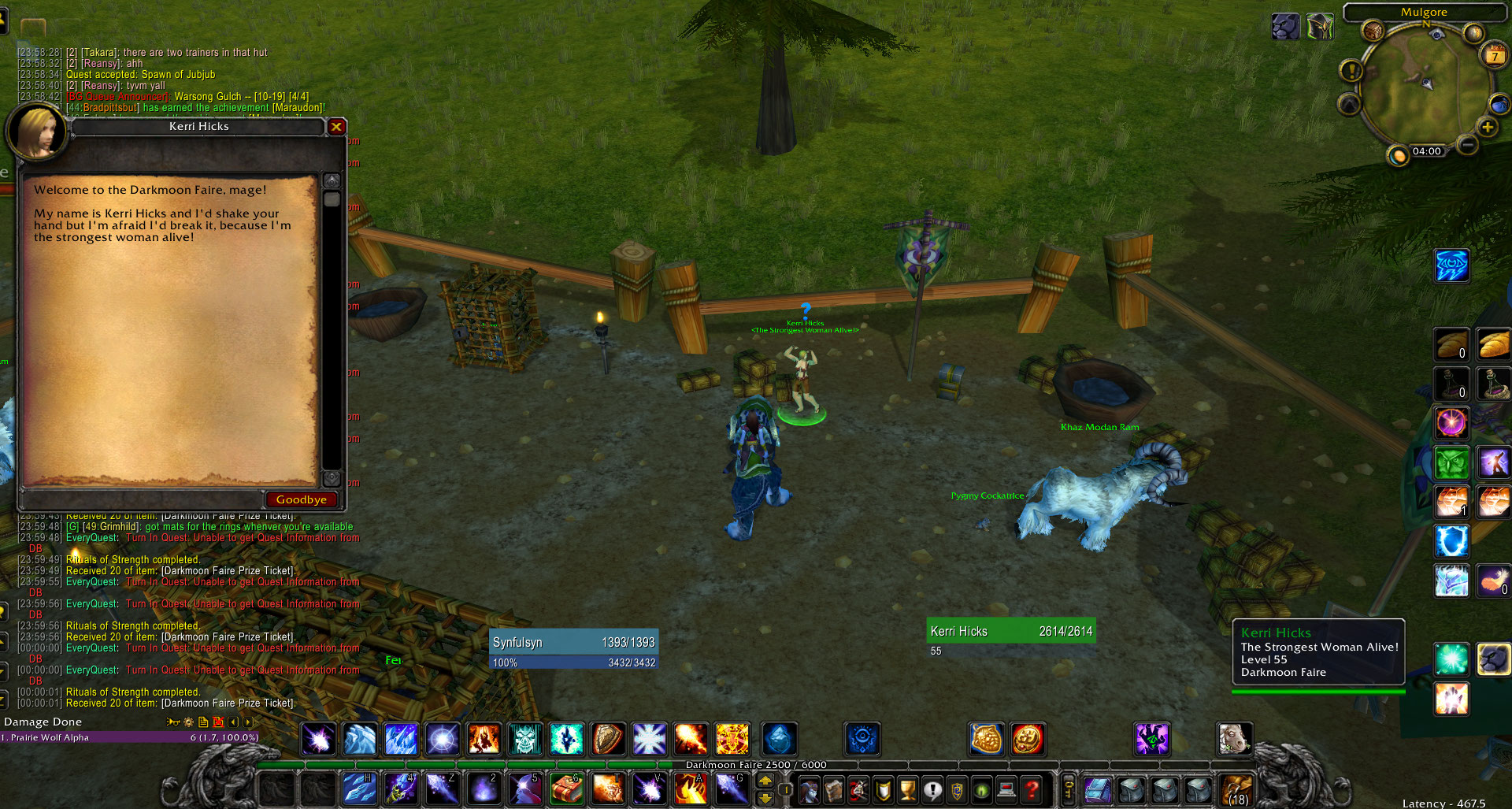This screenshot has height=809, width=1512.
Task: Open the tracking dropdown on the minimap
Action: point(1350,104)
